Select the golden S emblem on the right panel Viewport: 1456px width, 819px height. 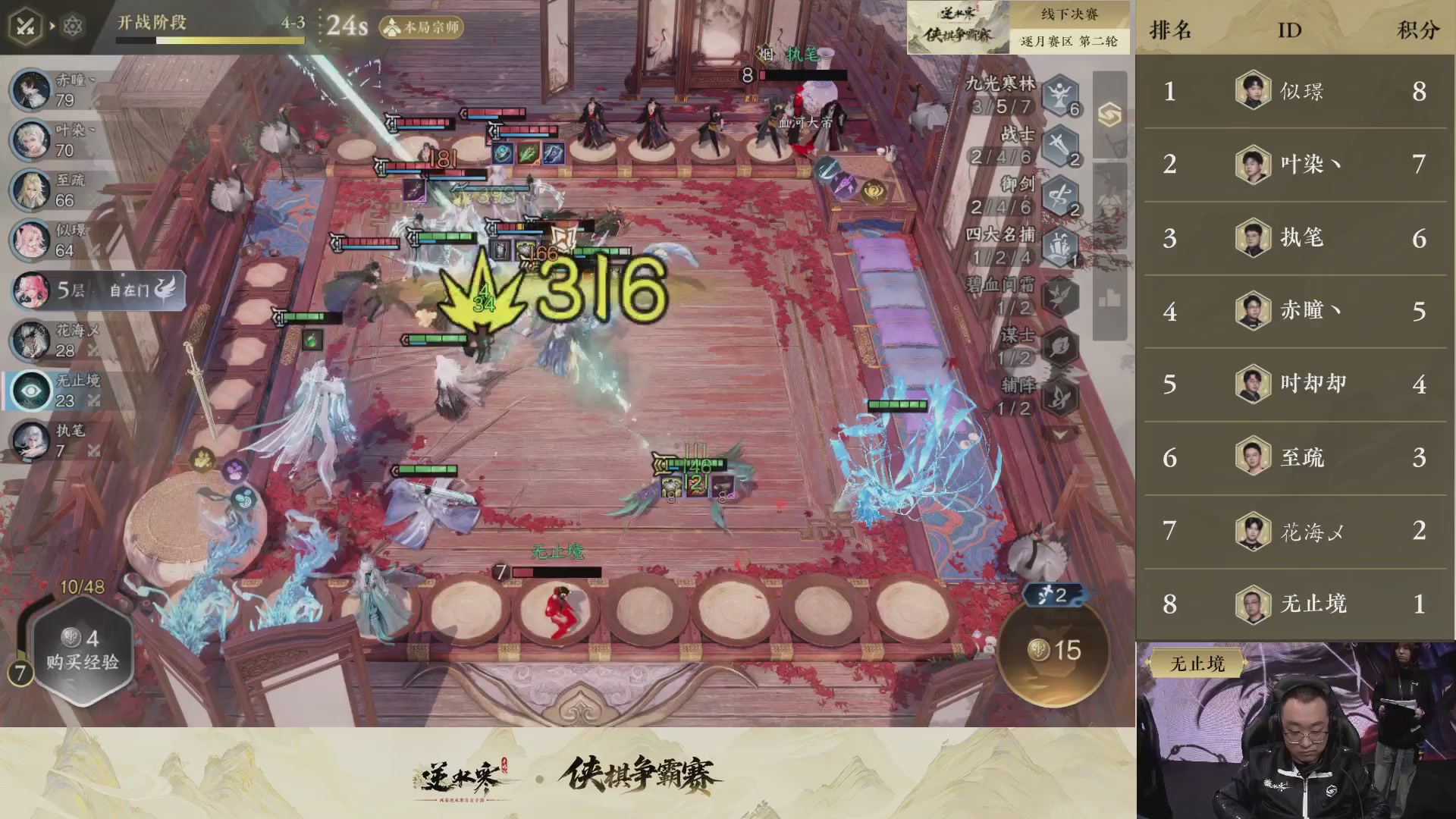[1109, 114]
